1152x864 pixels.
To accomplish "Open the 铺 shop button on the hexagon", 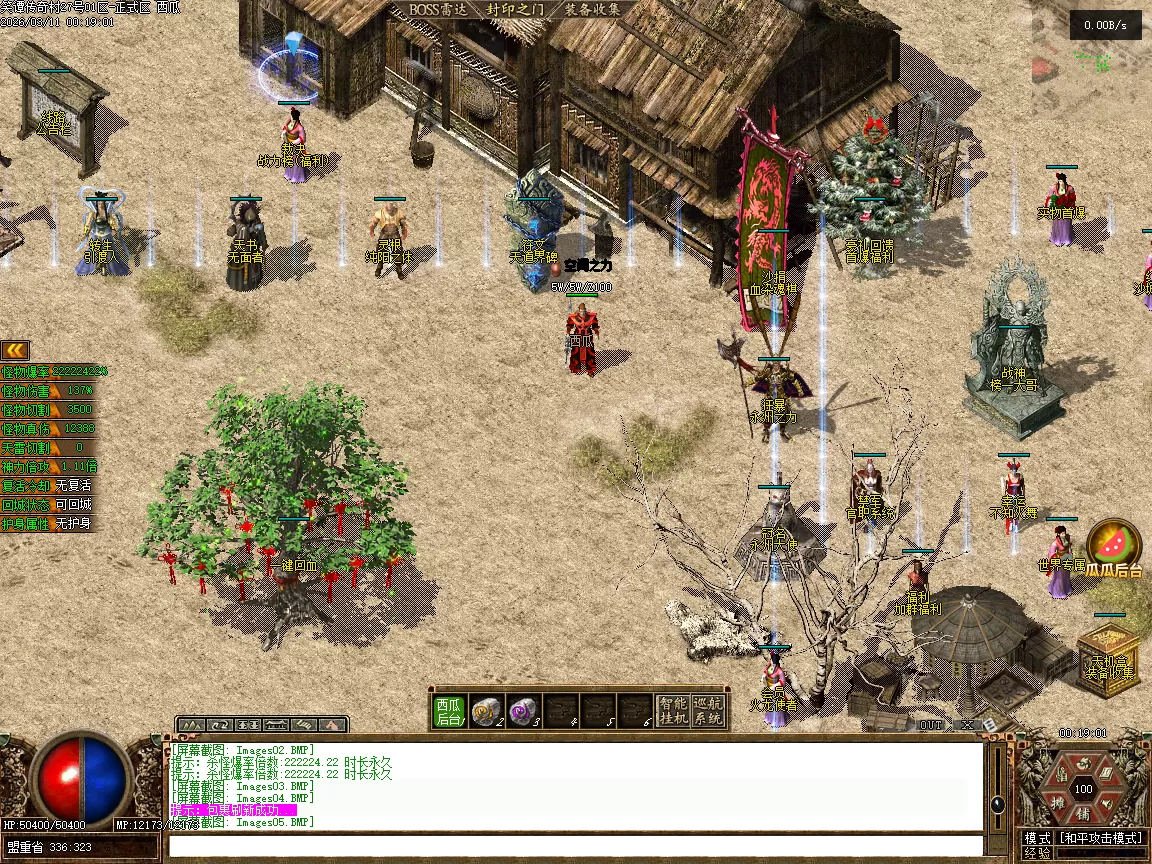I will tap(1083, 815).
